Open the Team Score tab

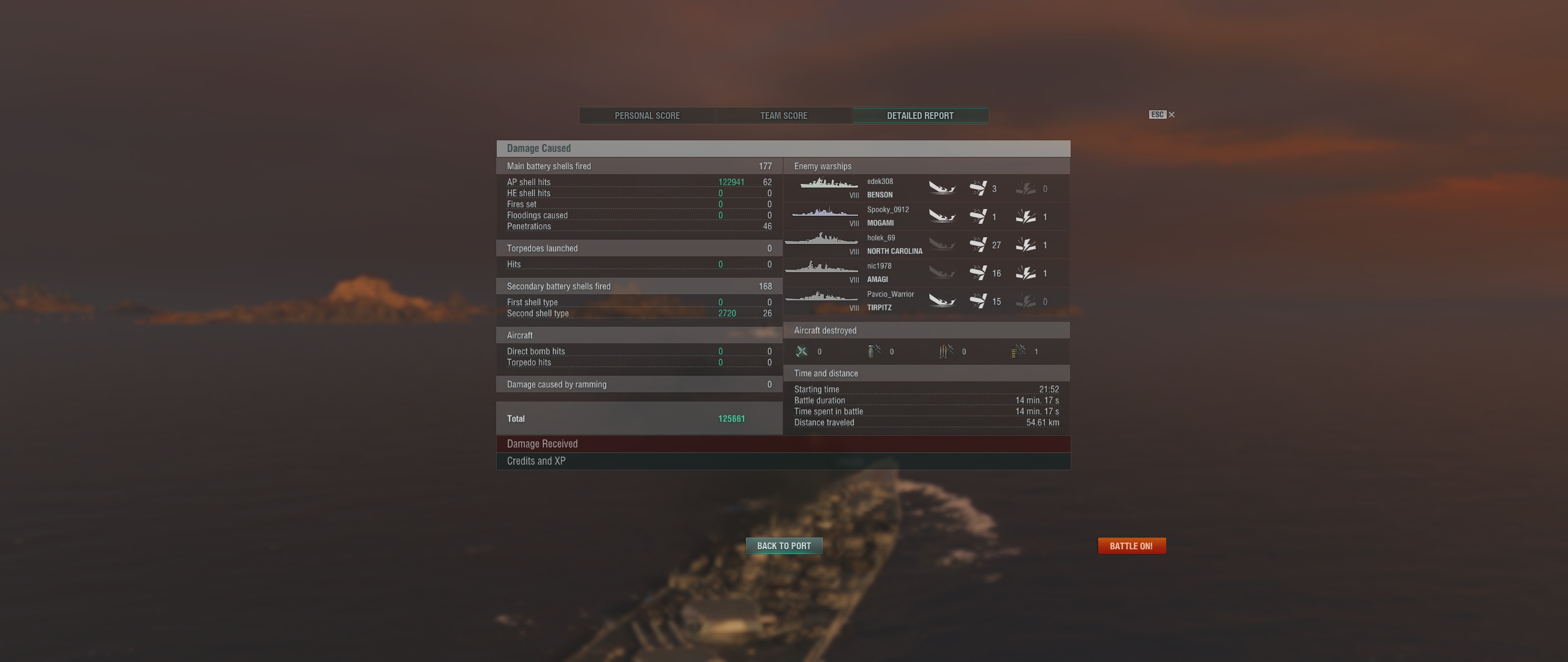pyautogui.click(x=783, y=116)
